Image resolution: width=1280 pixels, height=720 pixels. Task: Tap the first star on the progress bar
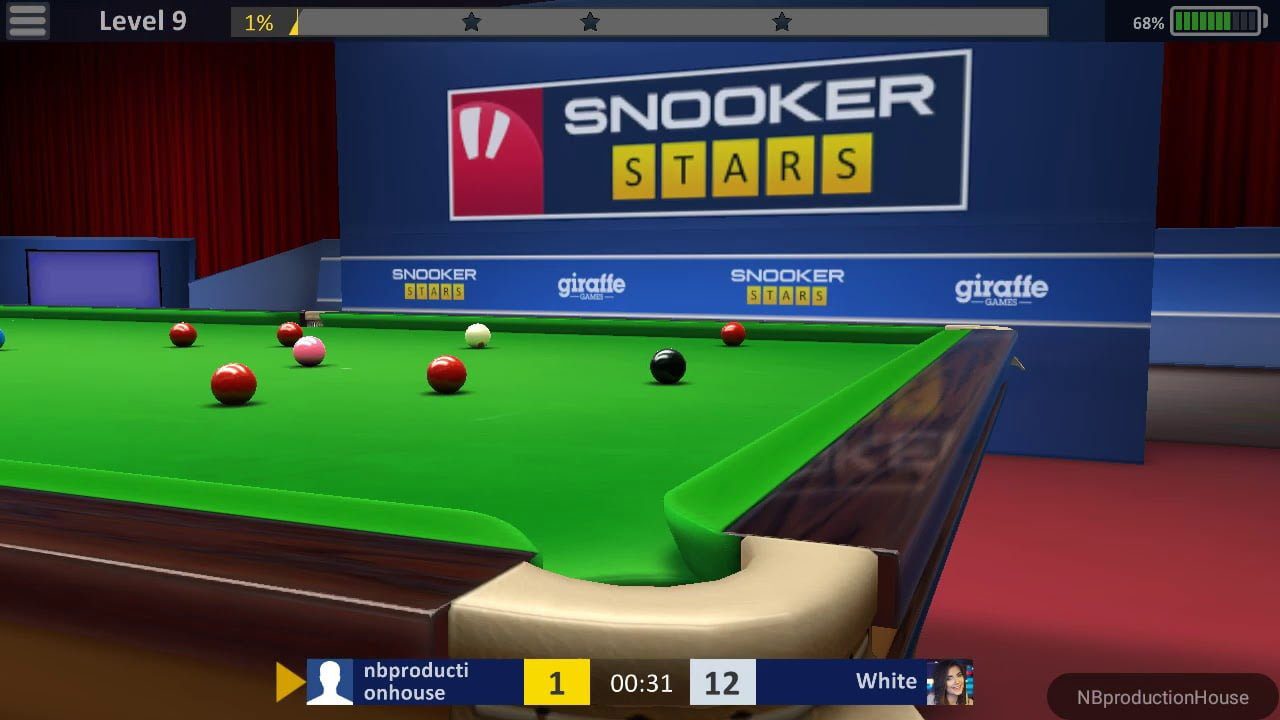coord(471,19)
